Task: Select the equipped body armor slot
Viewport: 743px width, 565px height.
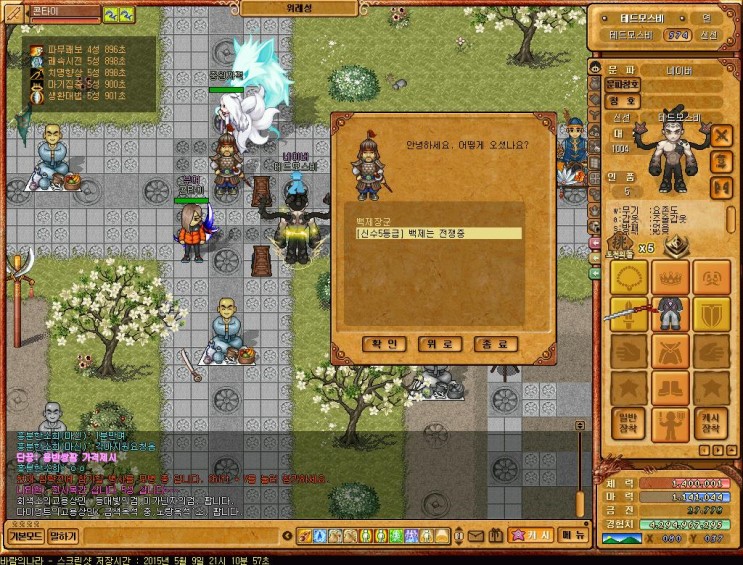Action: click(670, 315)
